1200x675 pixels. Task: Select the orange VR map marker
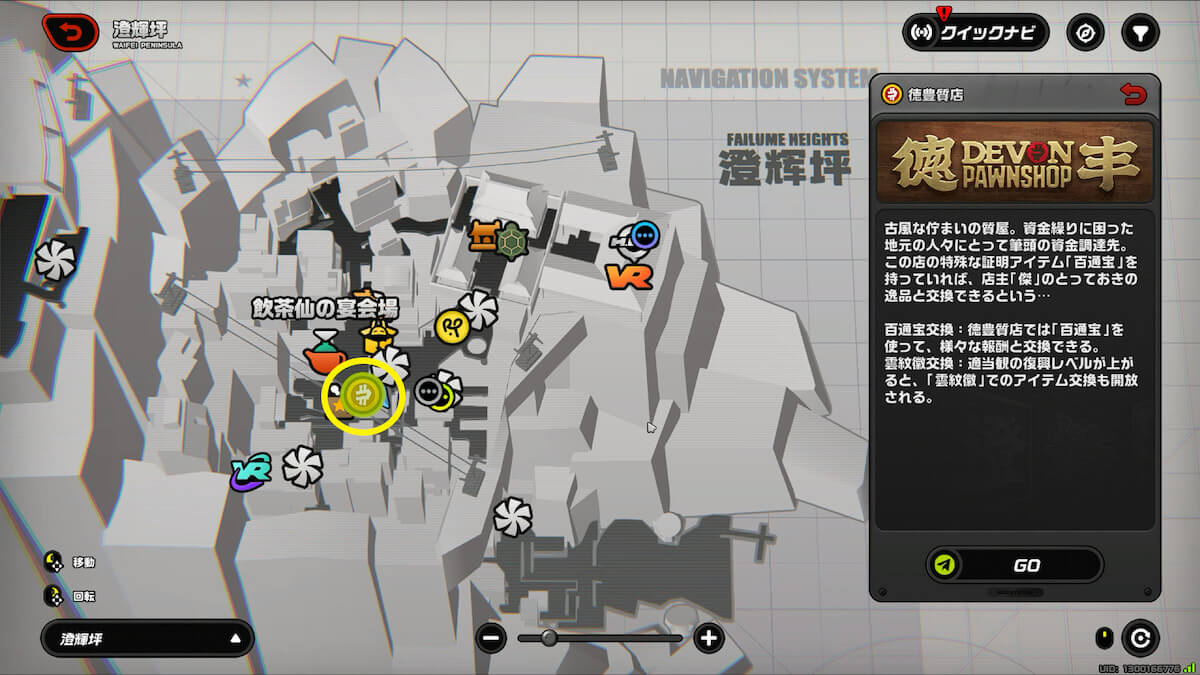629,273
